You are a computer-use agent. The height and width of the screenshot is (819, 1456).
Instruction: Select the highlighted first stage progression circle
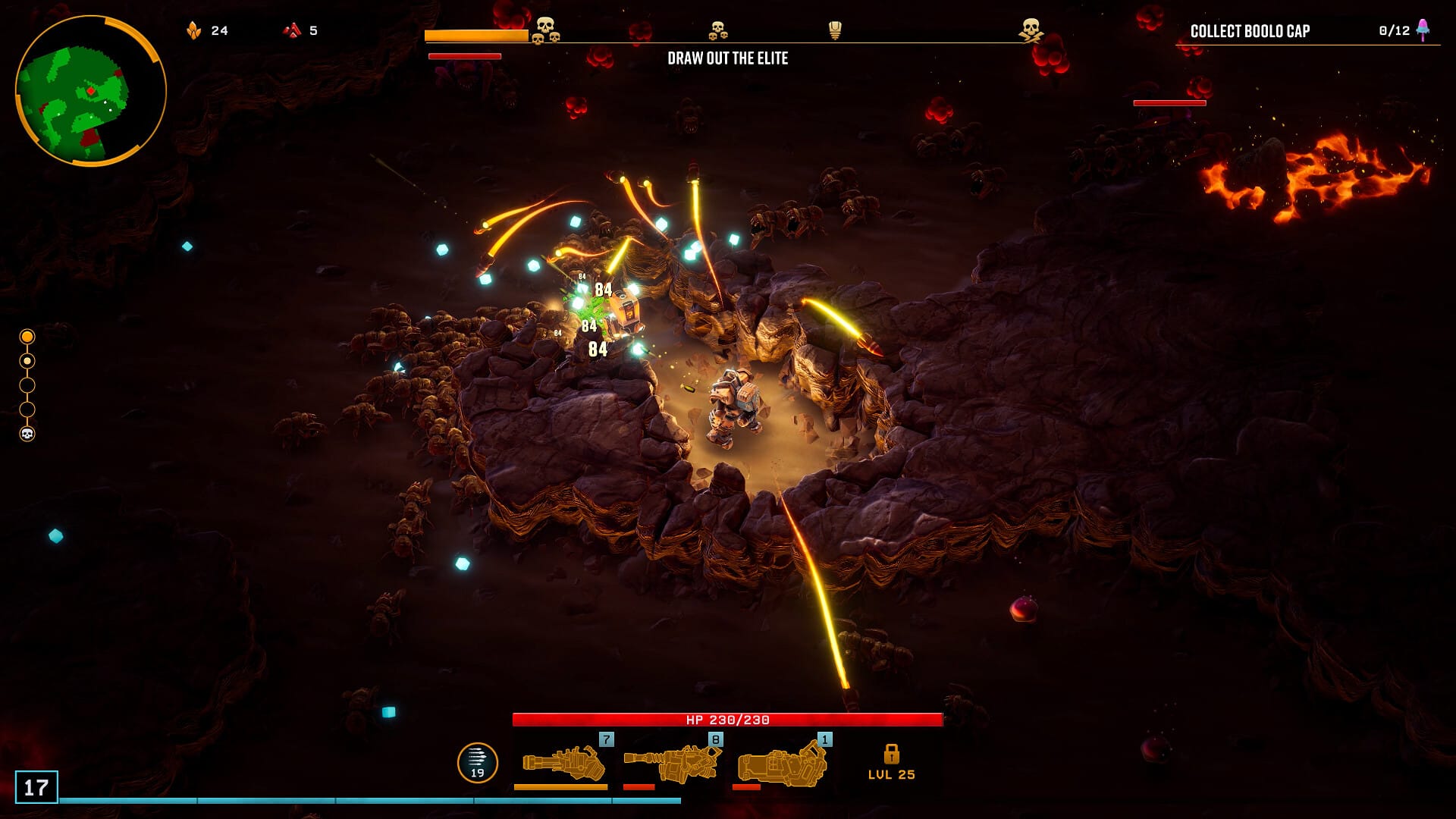tap(28, 336)
